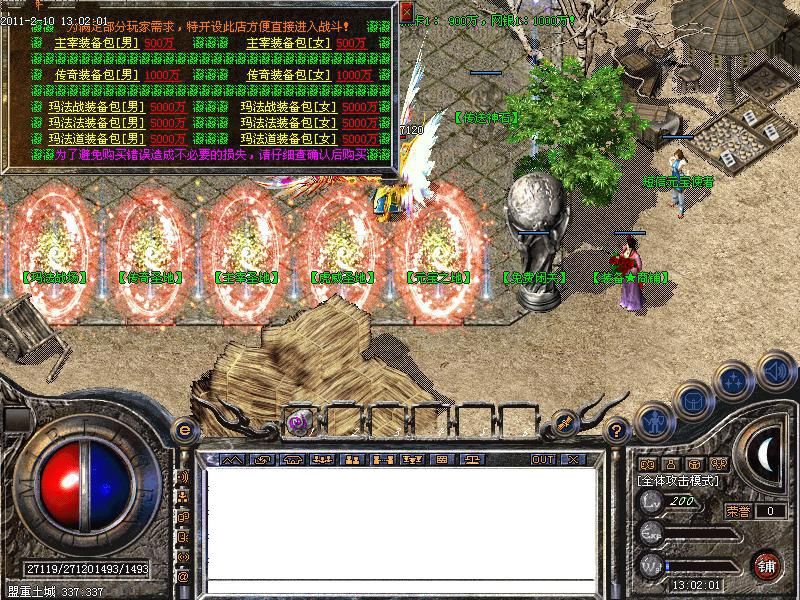Use the purple item in the first belt slot
Viewport: 800px width, 600px height.
click(298, 421)
